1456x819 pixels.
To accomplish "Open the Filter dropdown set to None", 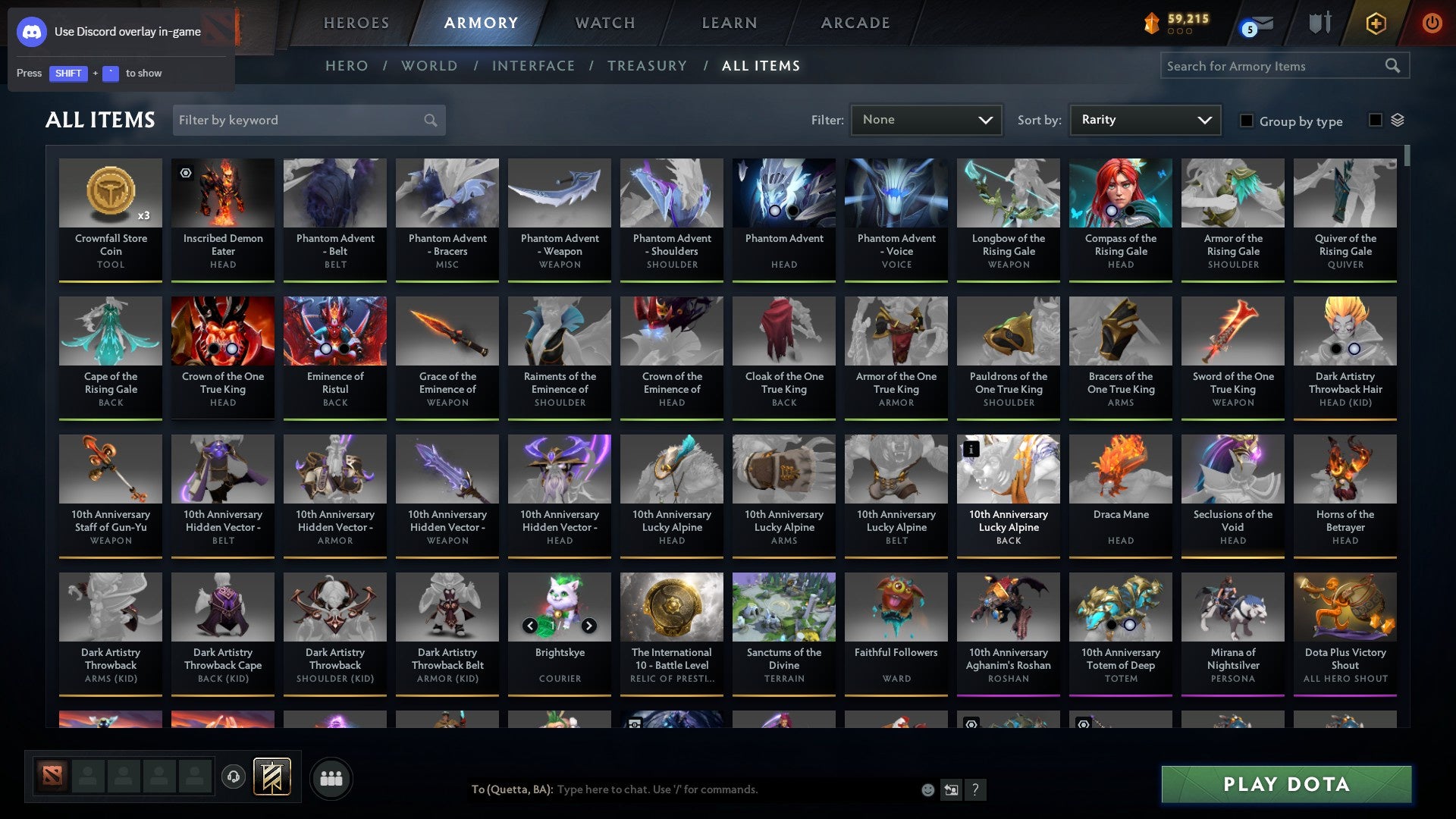I will coord(926,119).
